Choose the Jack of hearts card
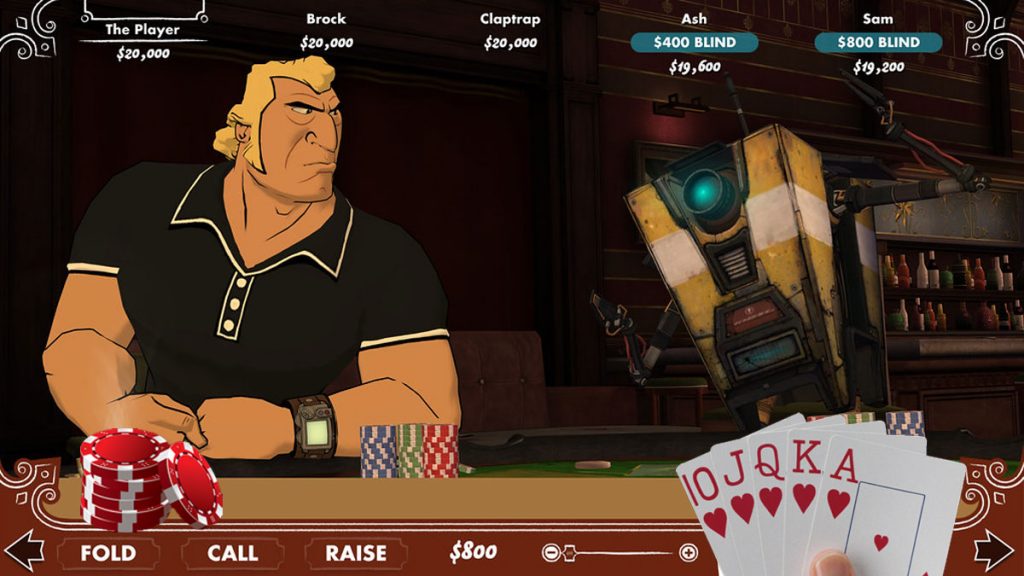 coord(739,490)
